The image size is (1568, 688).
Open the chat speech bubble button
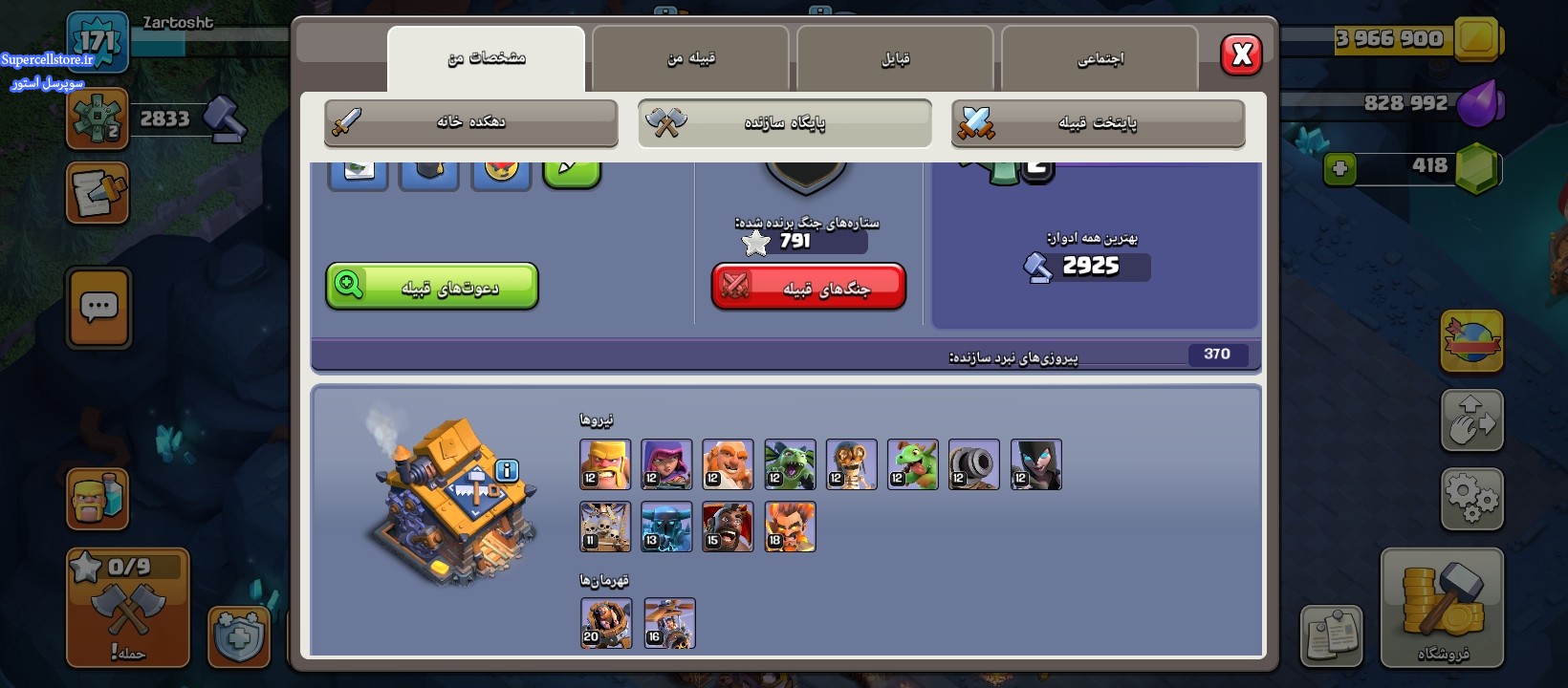[98, 308]
